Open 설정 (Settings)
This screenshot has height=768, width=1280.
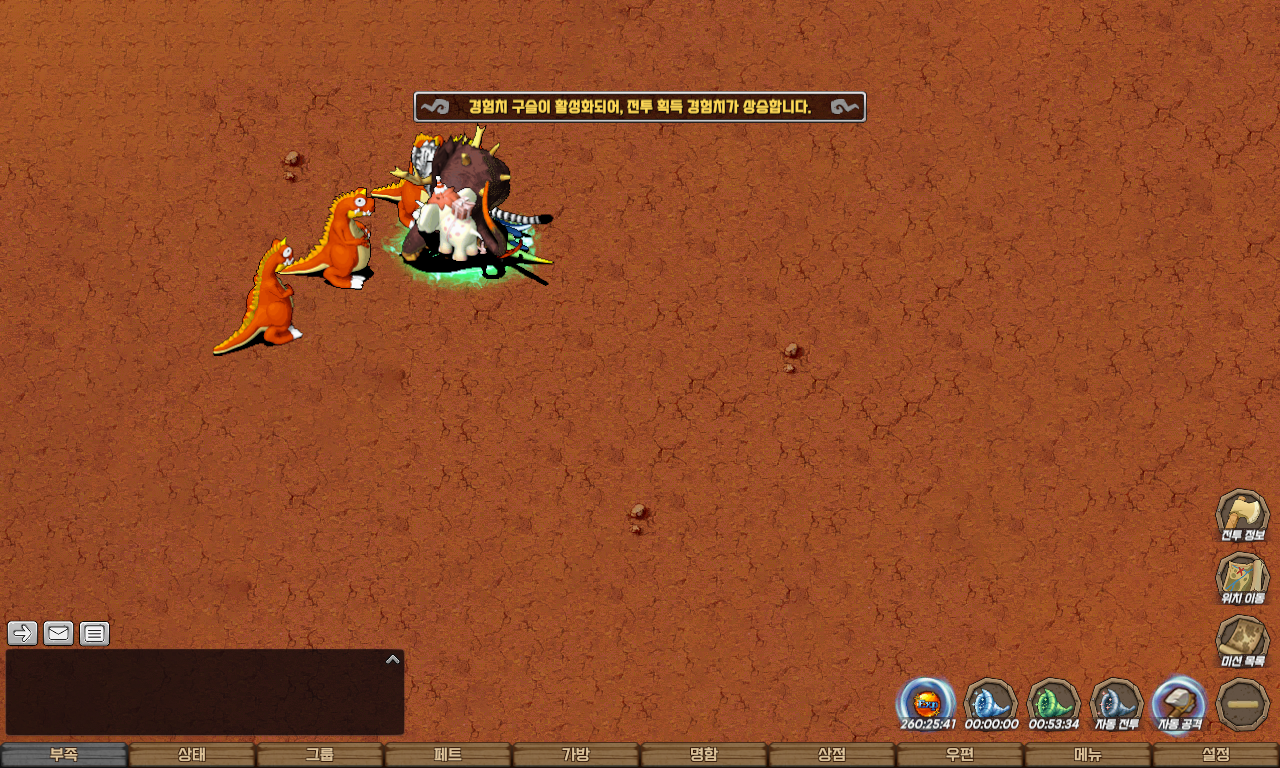coord(1216,755)
